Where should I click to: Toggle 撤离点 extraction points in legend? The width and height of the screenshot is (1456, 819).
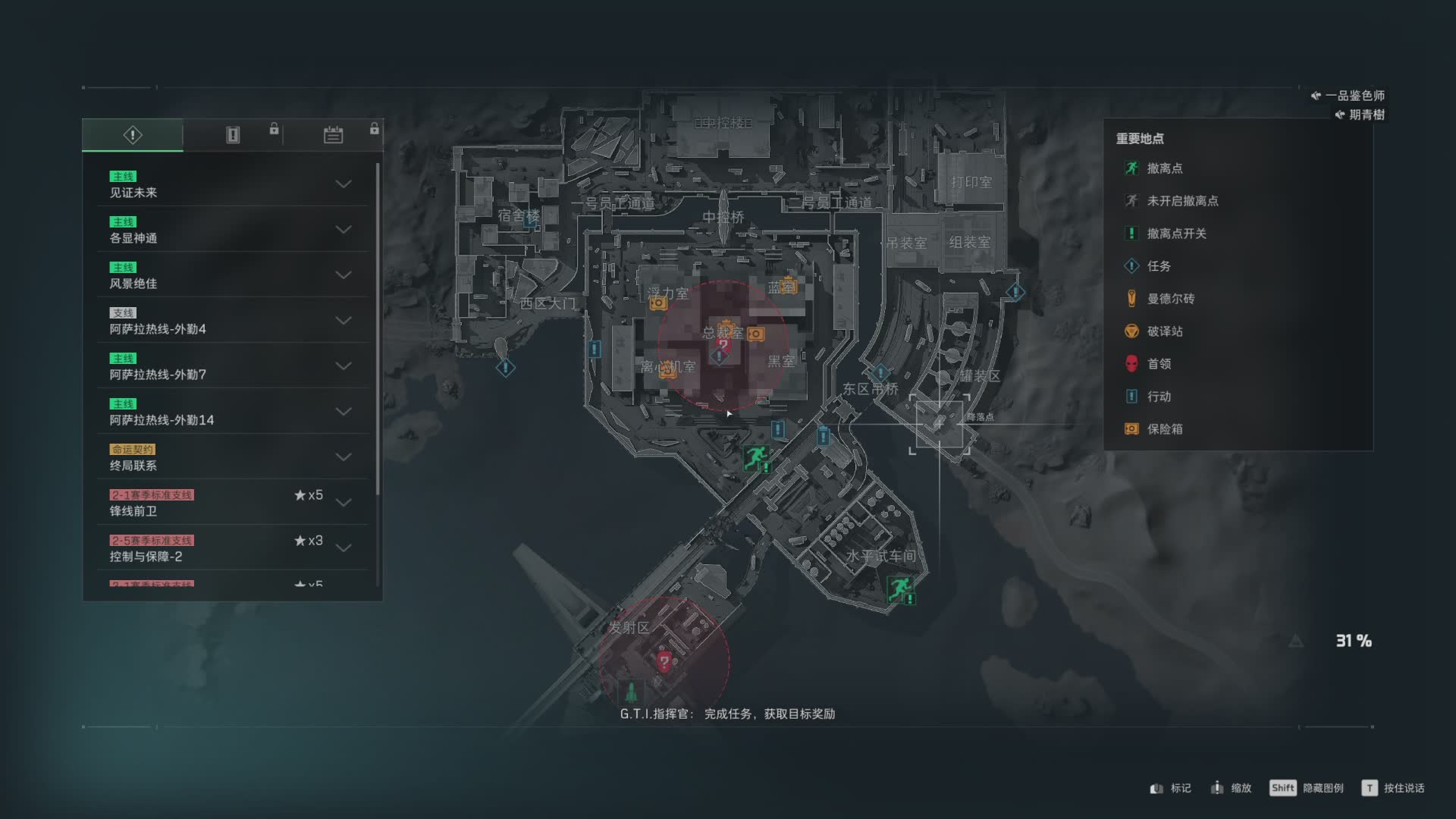pos(1163,168)
